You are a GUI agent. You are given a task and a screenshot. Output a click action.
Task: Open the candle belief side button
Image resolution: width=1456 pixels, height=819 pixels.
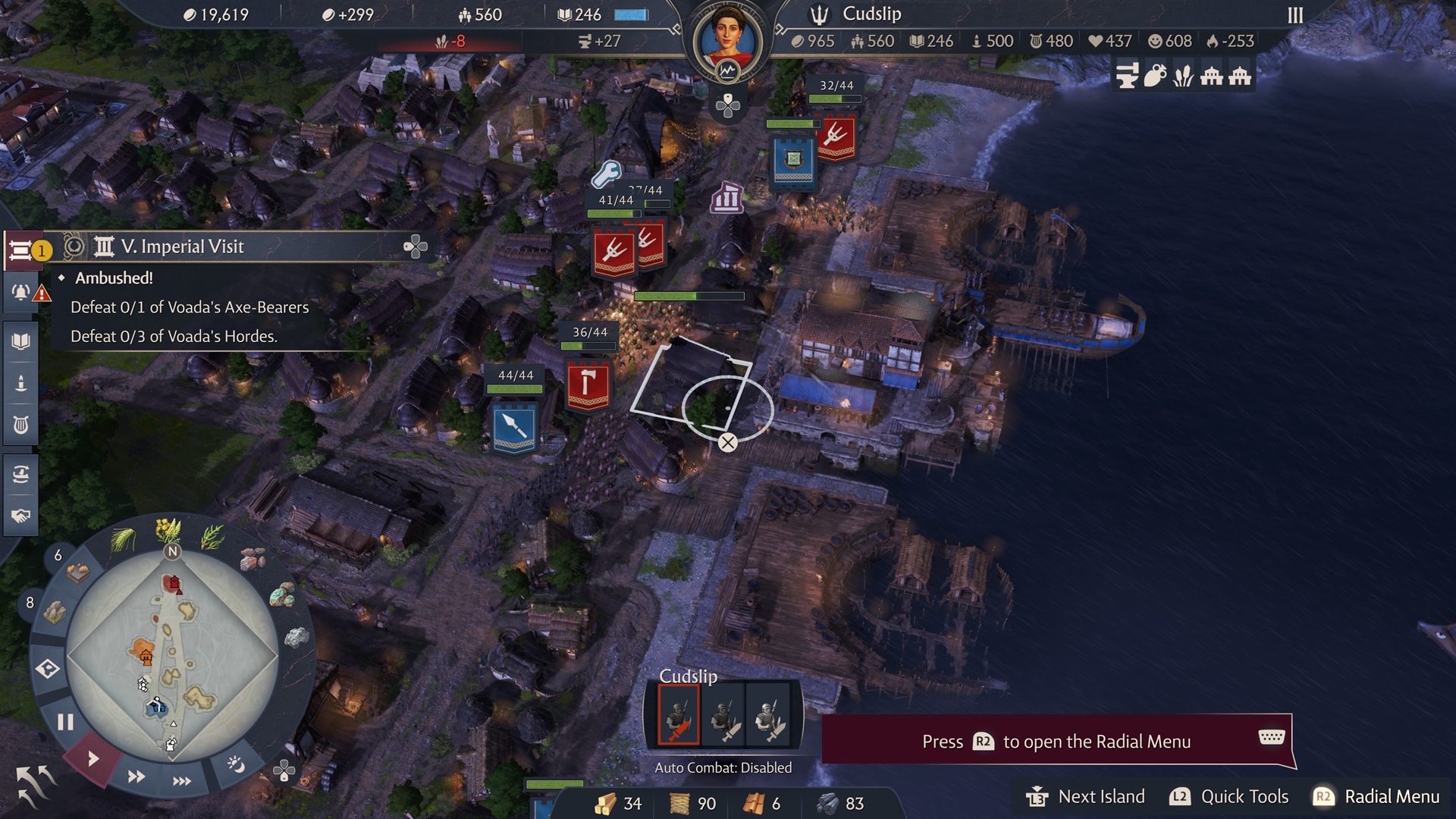click(21, 383)
